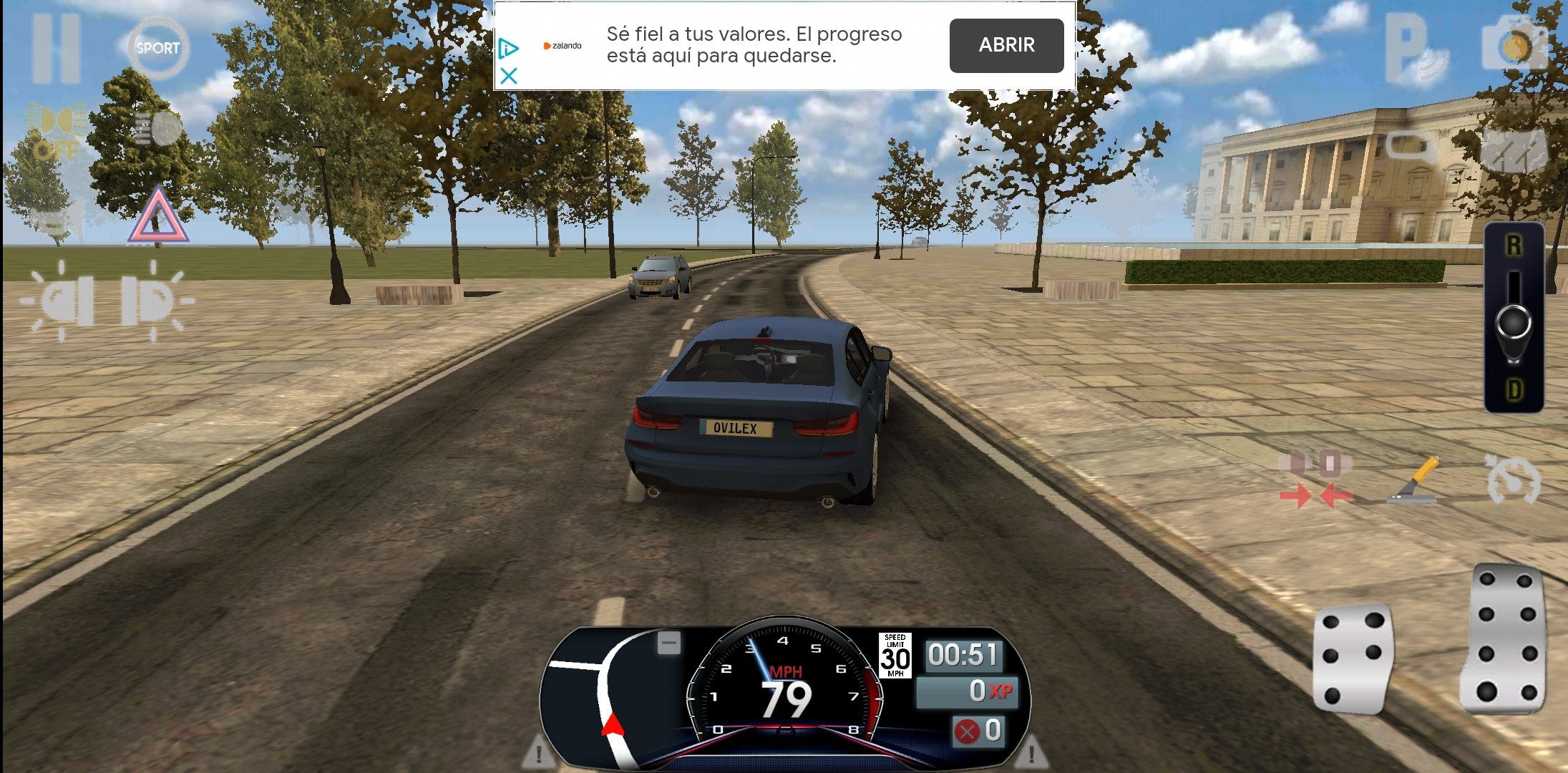Pause the game with the pause button
The width and height of the screenshot is (1568, 773).
(56, 49)
